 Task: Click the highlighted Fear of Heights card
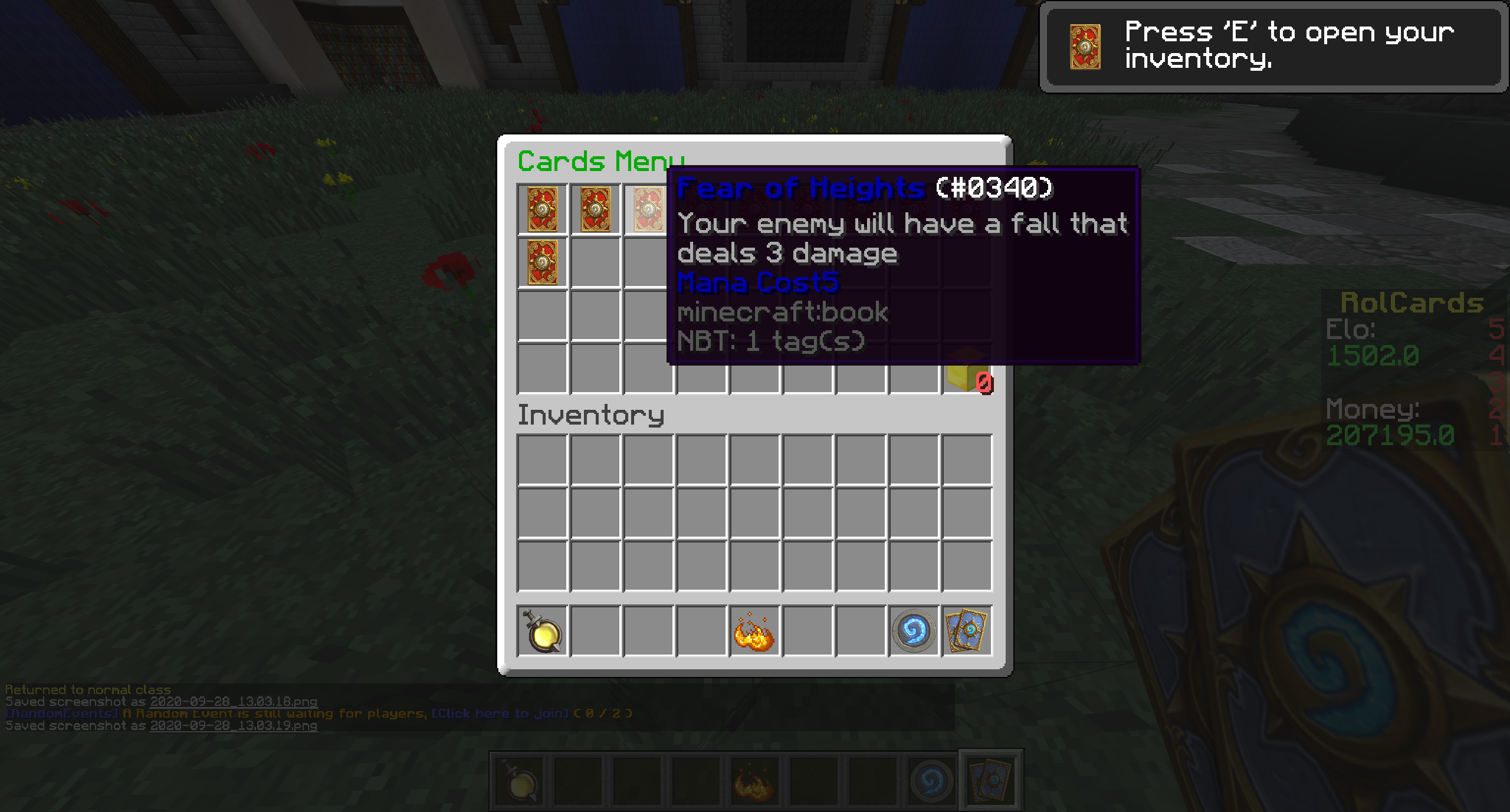648,209
